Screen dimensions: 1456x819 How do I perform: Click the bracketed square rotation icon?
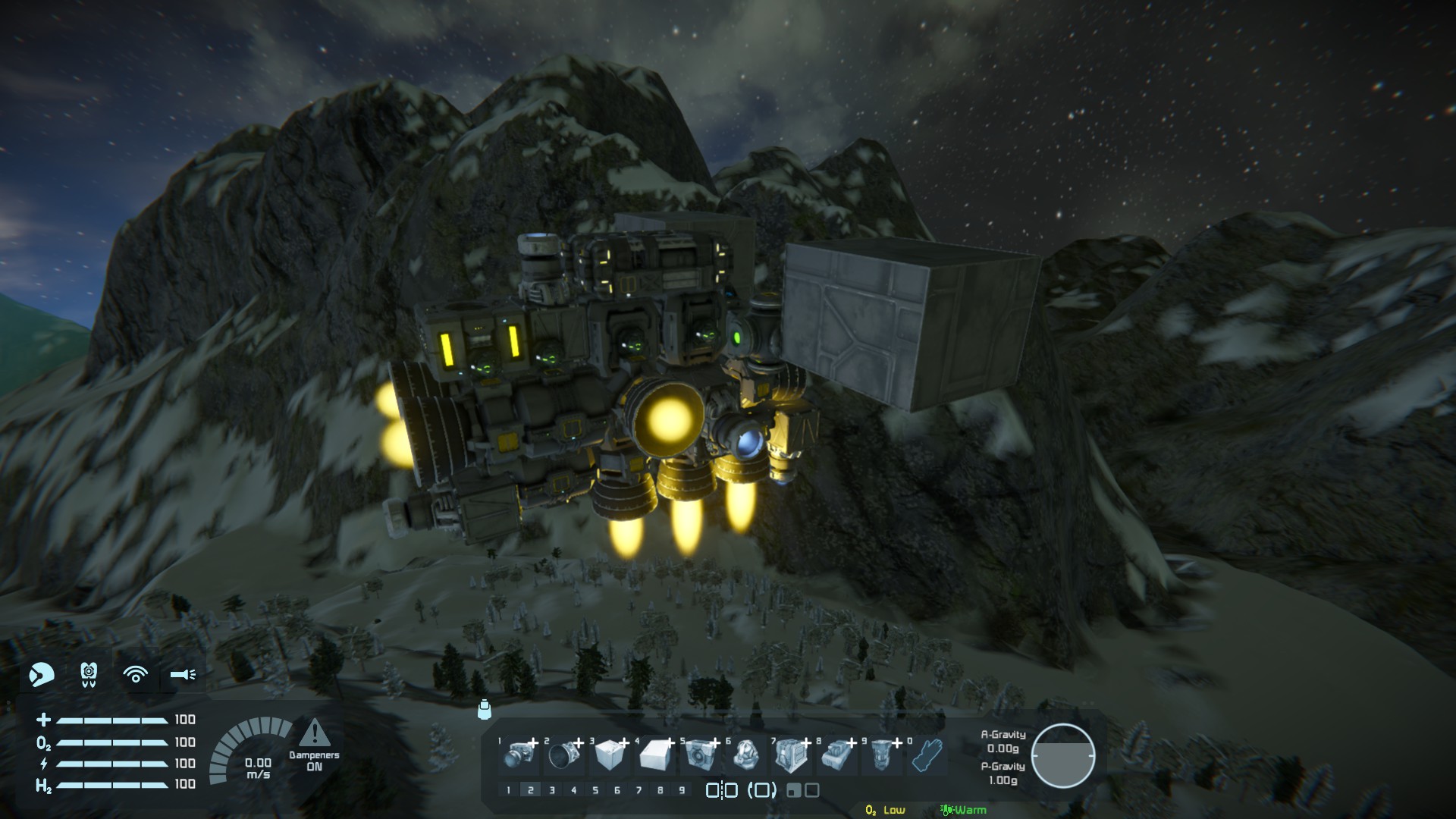coord(762,790)
